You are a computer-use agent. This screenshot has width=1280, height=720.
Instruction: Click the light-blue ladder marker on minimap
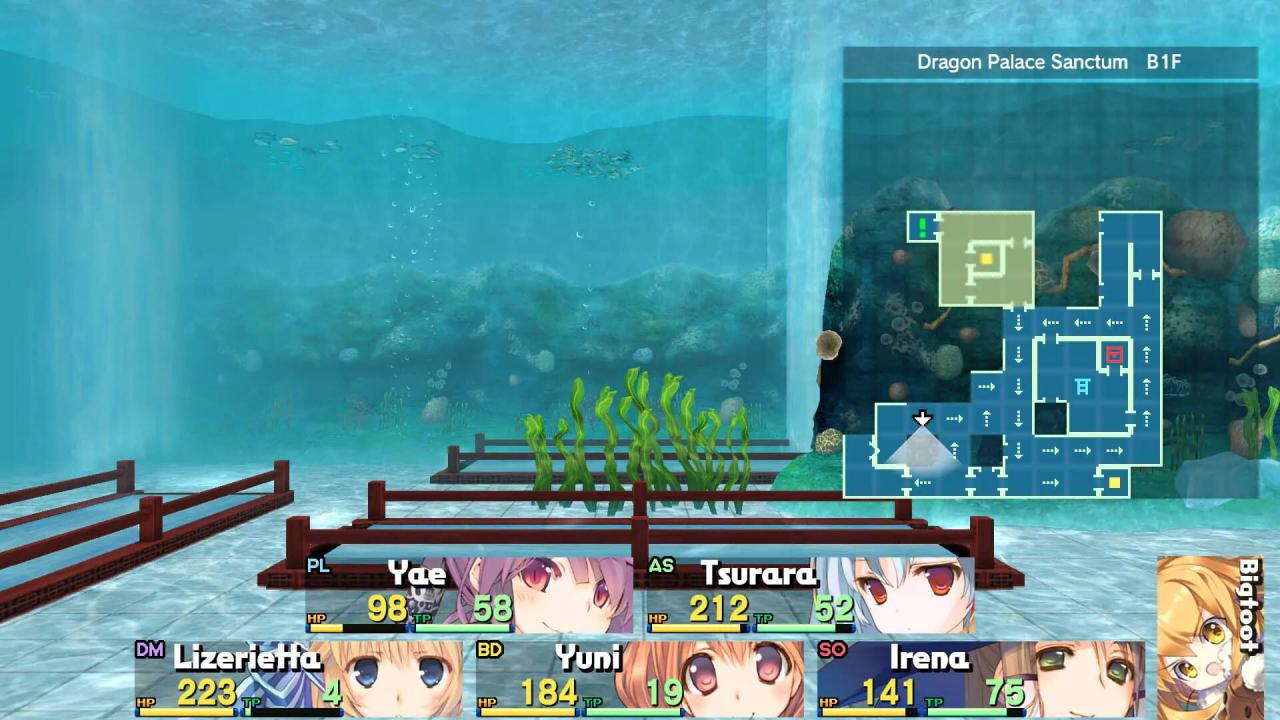[1082, 386]
